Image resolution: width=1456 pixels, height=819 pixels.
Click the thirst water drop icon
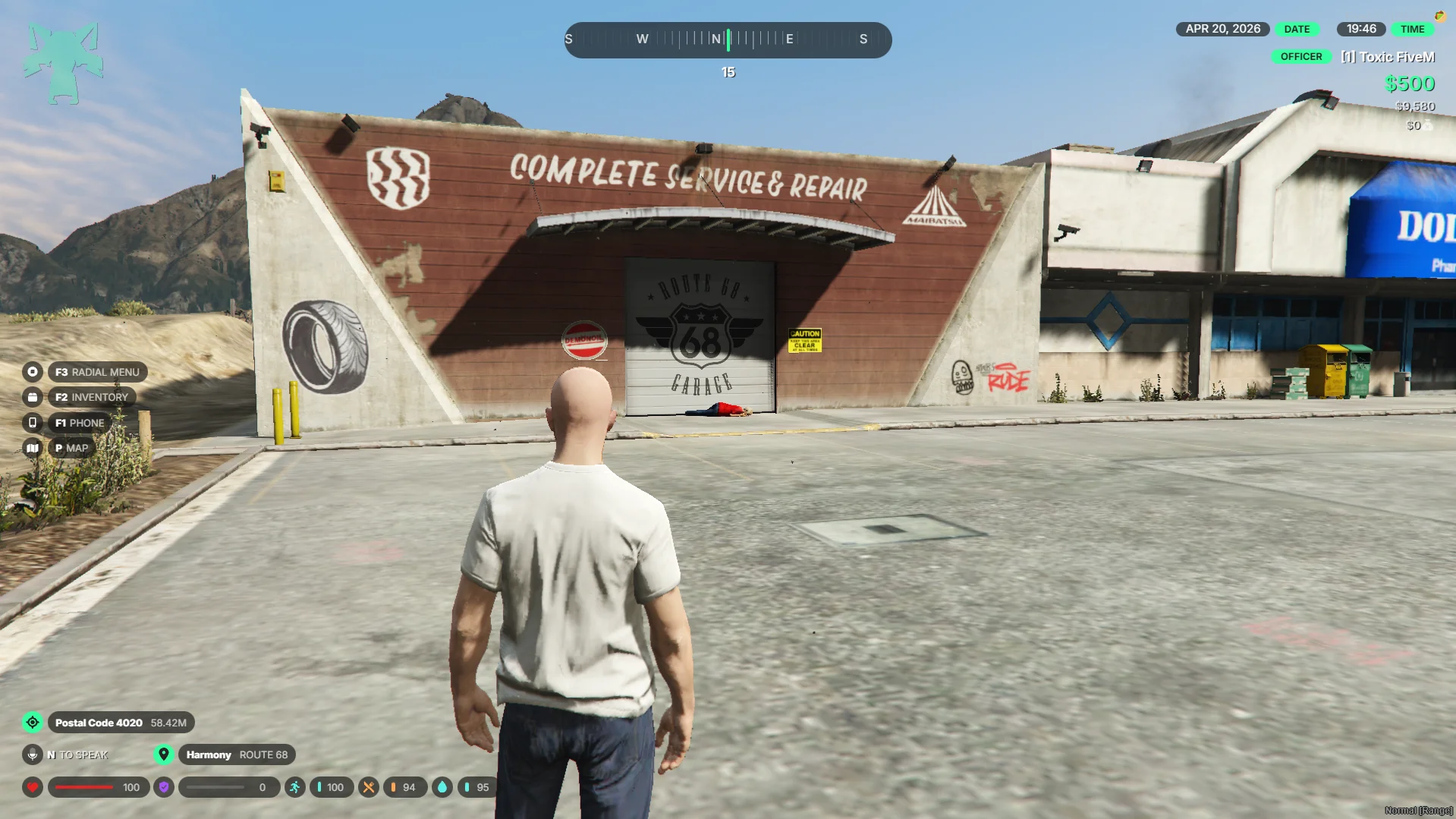pyautogui.click(x=442, y=787)
